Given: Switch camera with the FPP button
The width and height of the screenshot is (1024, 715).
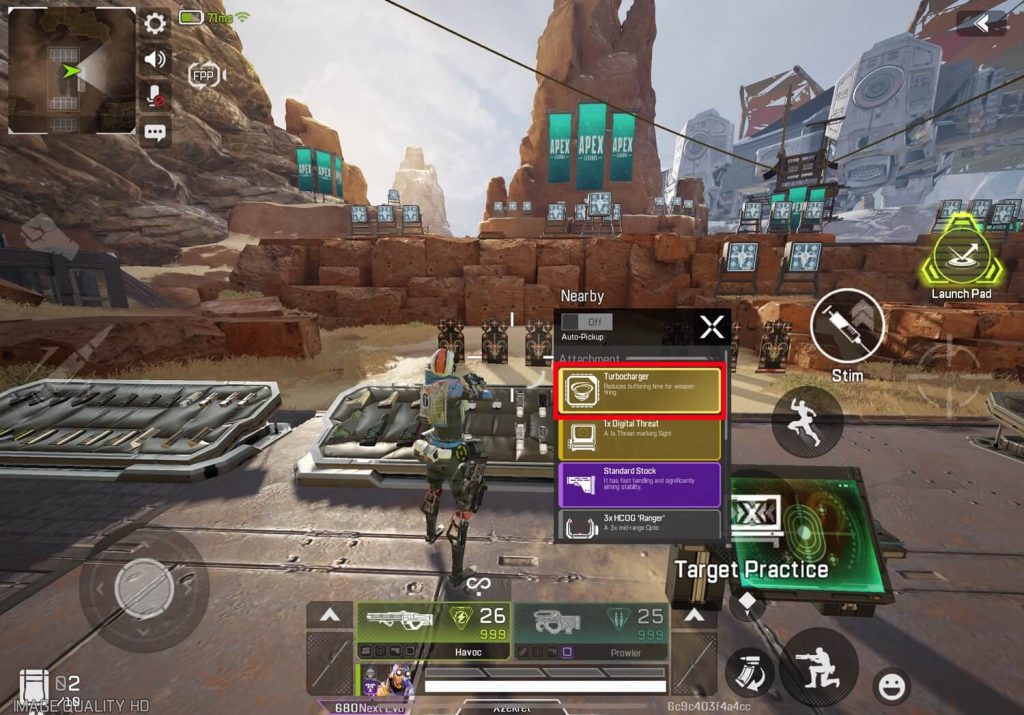Looking at the screenshot, I should pos(205,74).
